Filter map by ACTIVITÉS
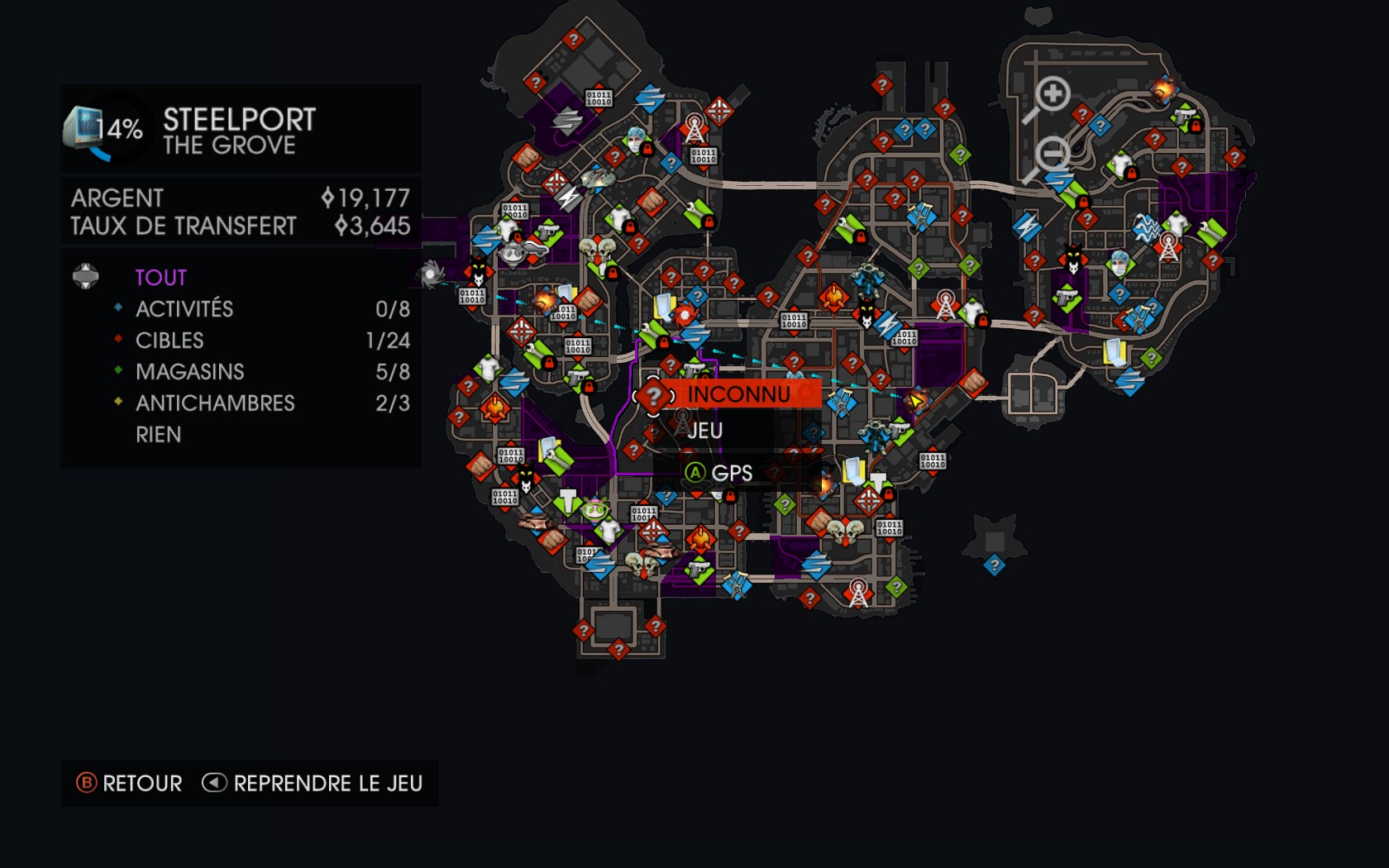This screenshot has height=868, width=1389. tap(184, 309)
